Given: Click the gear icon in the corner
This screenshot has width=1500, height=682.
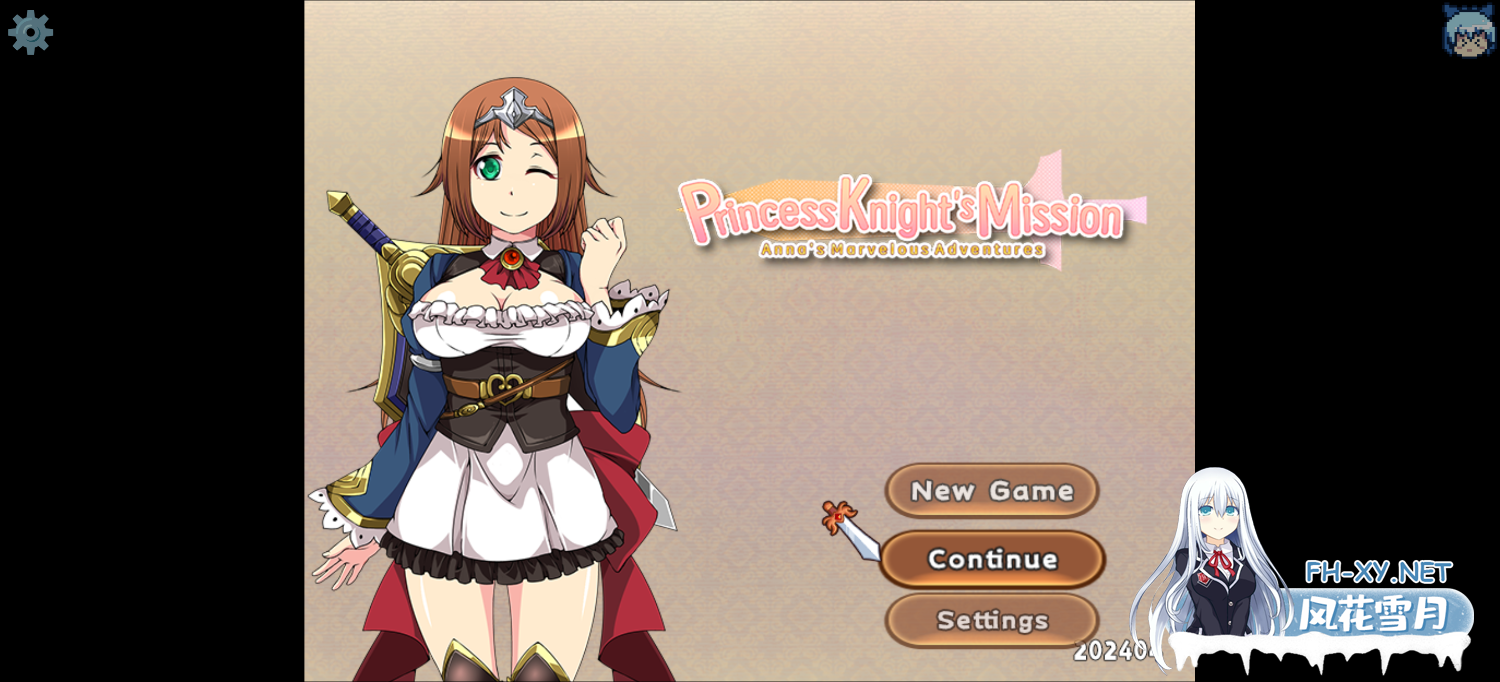Looking at the screenshot, I should [x=30, y=32].
